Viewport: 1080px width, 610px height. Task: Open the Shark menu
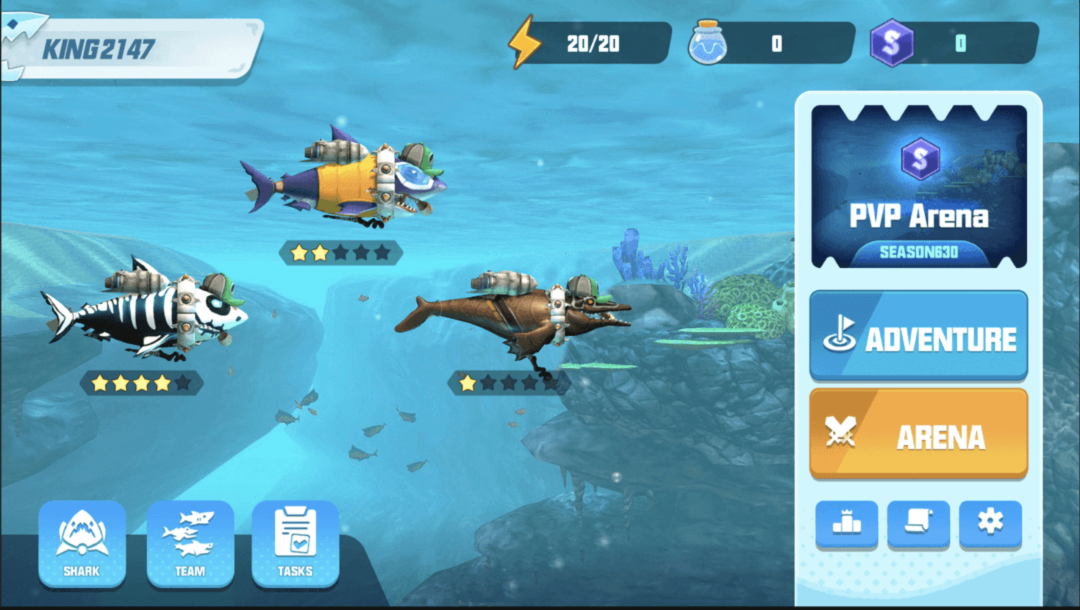82,543
